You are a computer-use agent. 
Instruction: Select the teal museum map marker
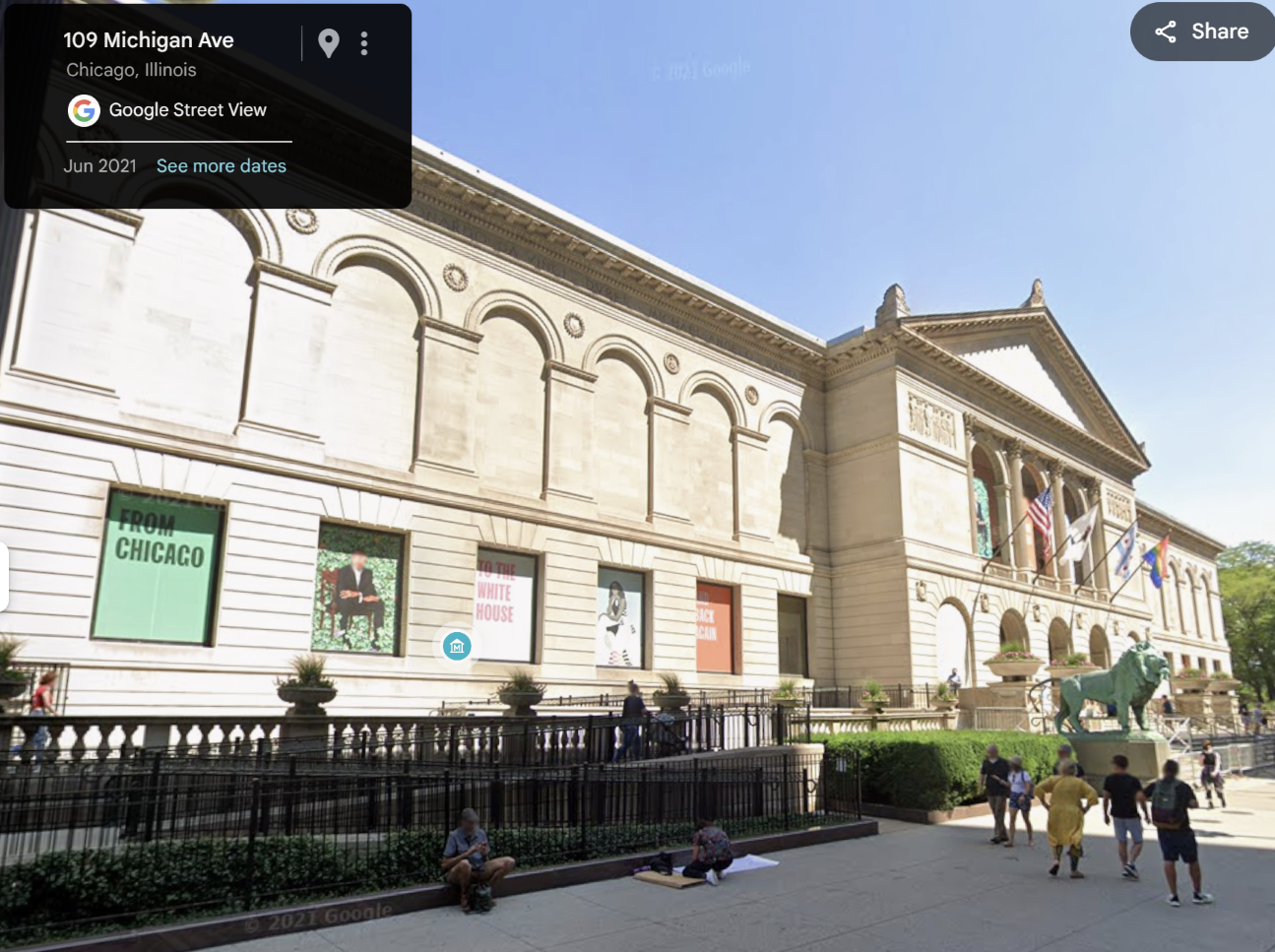(x=457, y=646)
